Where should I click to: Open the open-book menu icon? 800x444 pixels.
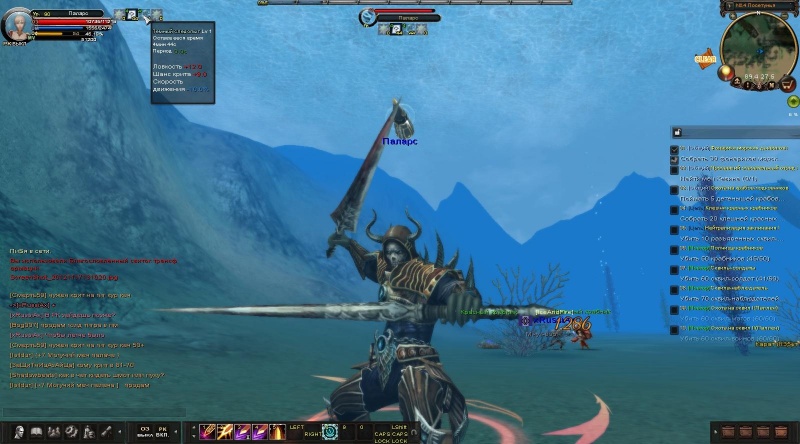[x=37, y=431]
